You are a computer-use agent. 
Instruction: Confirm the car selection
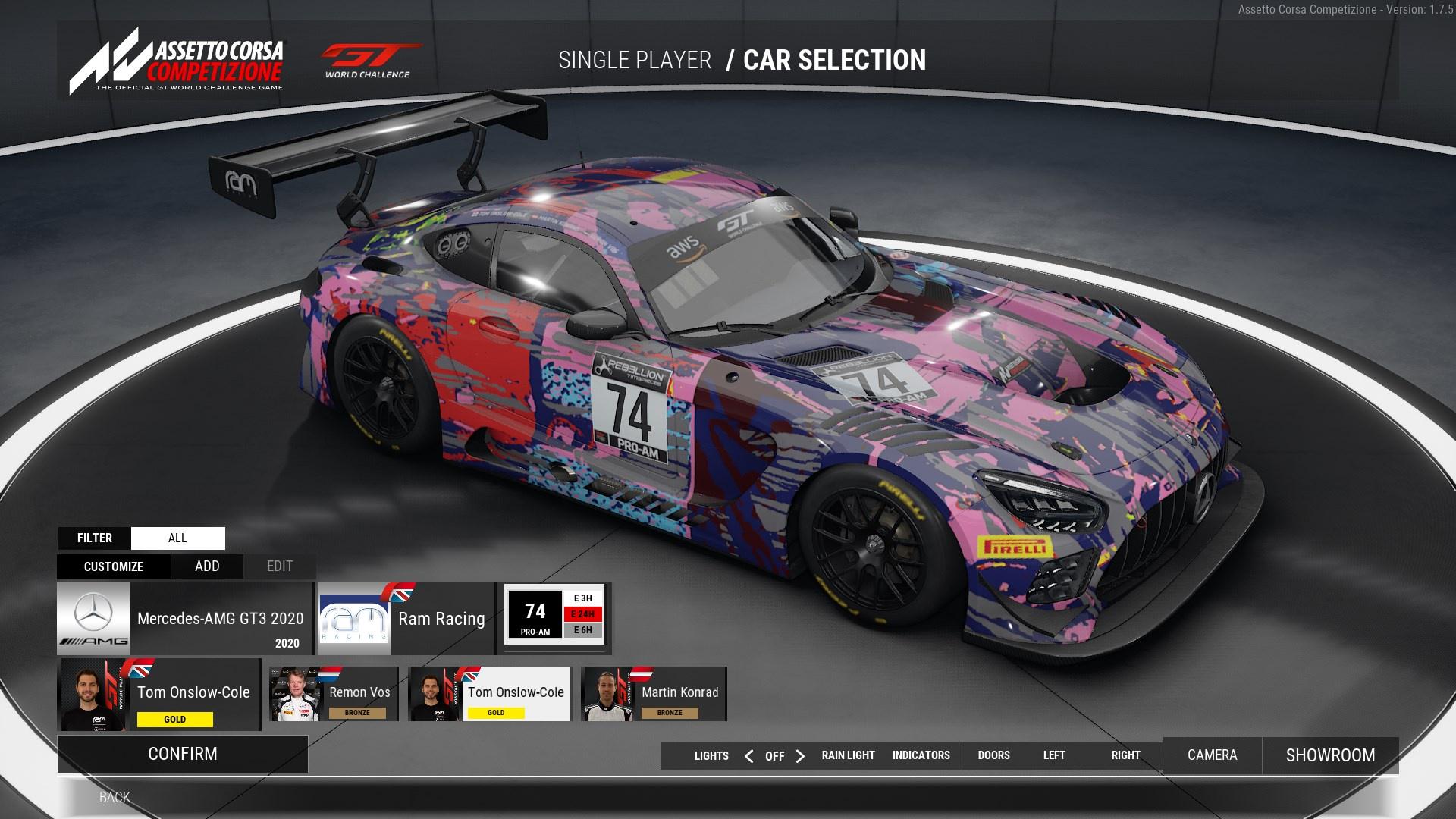(x=182, y=754)
